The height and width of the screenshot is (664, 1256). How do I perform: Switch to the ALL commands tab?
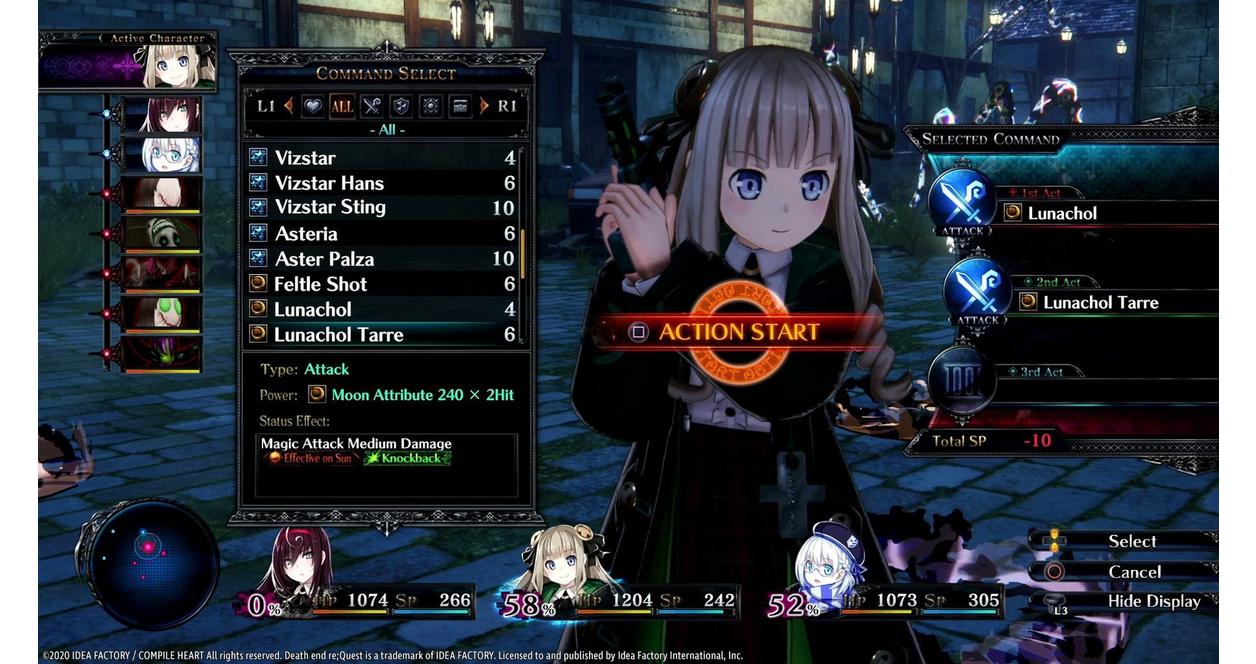(342, 105)
